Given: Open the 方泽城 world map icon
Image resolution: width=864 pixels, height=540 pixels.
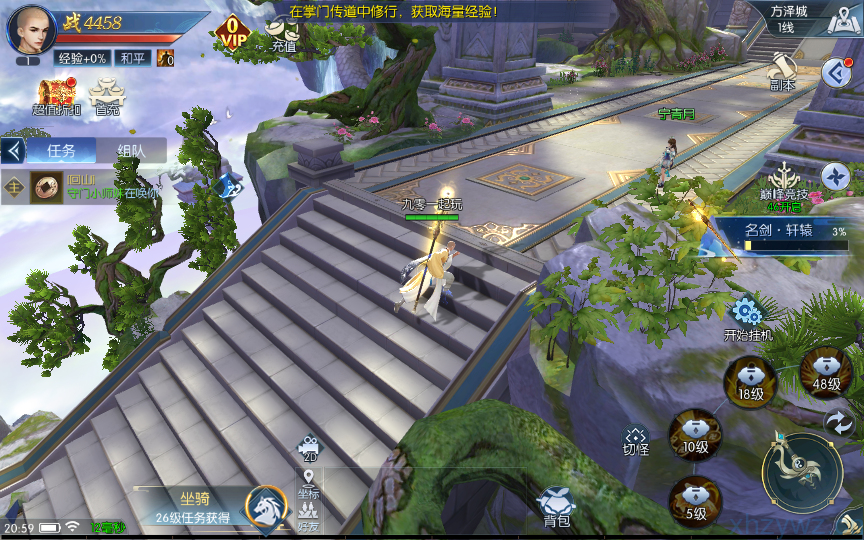Looking at the screenshot, I should (x=841, y=22).
